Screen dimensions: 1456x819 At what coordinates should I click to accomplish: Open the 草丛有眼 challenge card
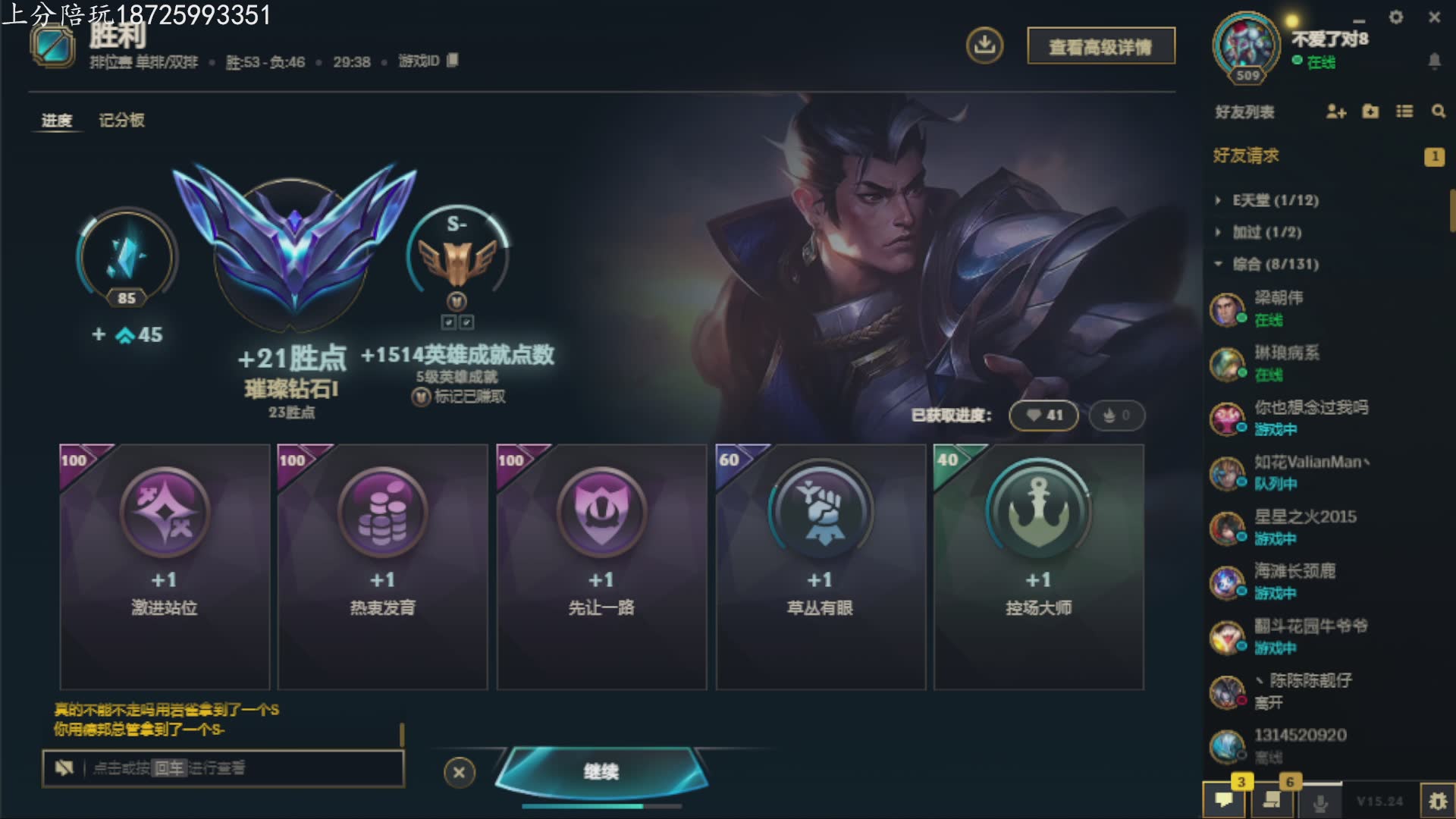click(820, 566)
